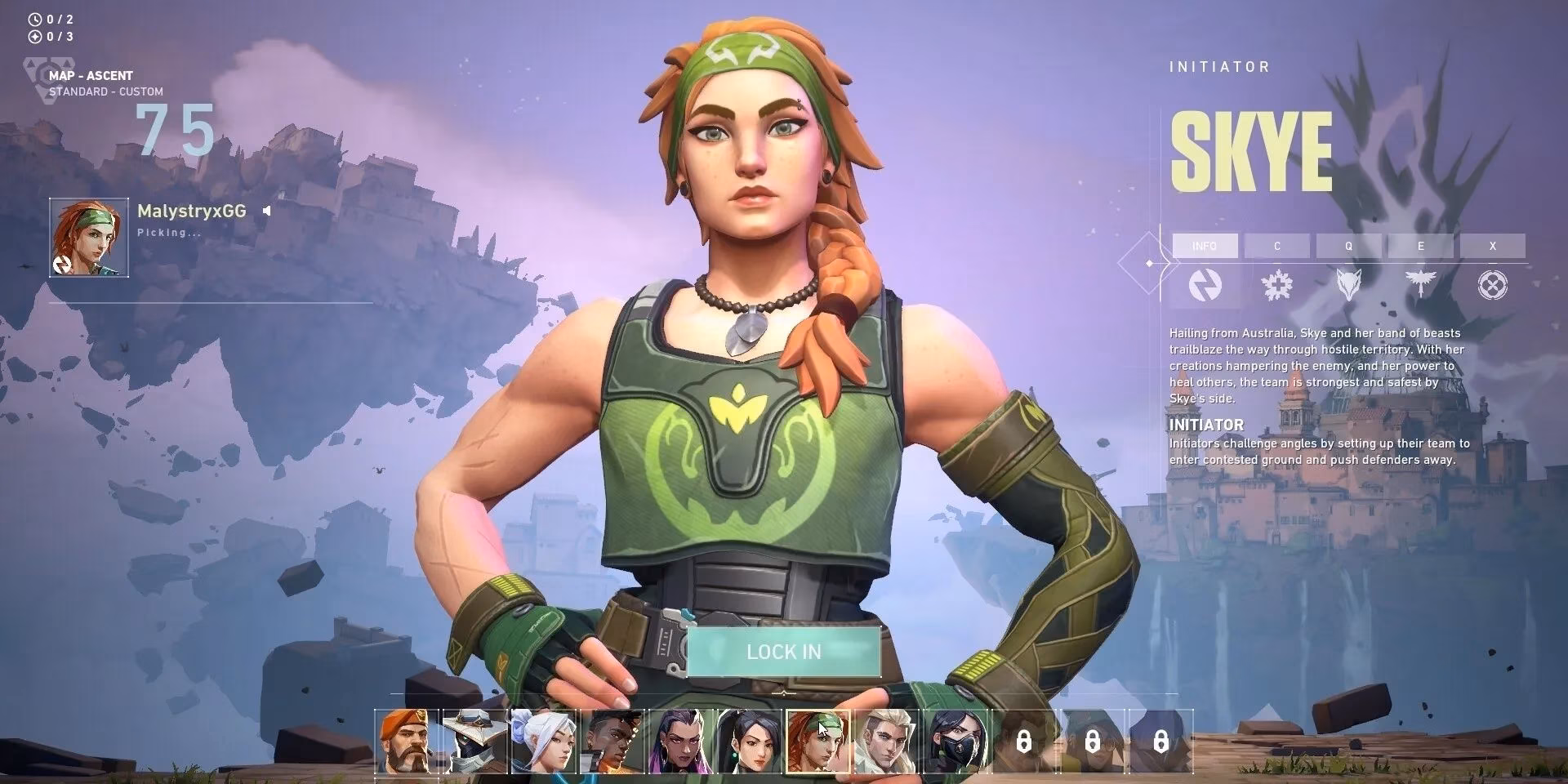Show the Q ability tab
Screen dimensions: 1568x784
pos(1348,246)
